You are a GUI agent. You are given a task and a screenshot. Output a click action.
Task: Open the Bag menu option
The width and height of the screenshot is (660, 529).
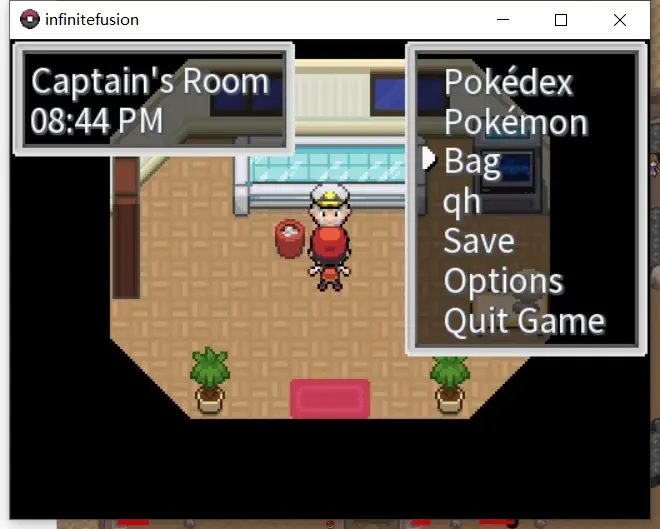(x=472, y=161)
